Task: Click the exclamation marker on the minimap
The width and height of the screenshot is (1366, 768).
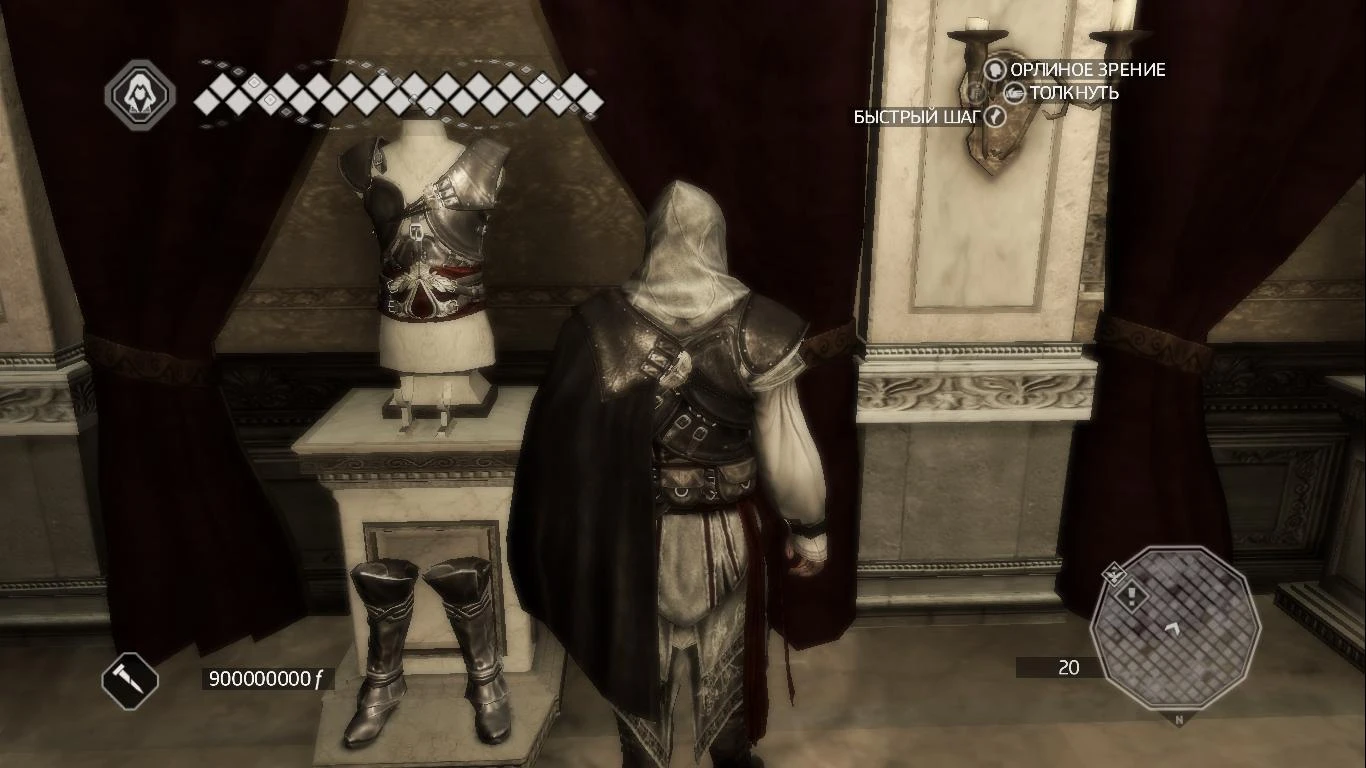Action: click(1131, 596)
